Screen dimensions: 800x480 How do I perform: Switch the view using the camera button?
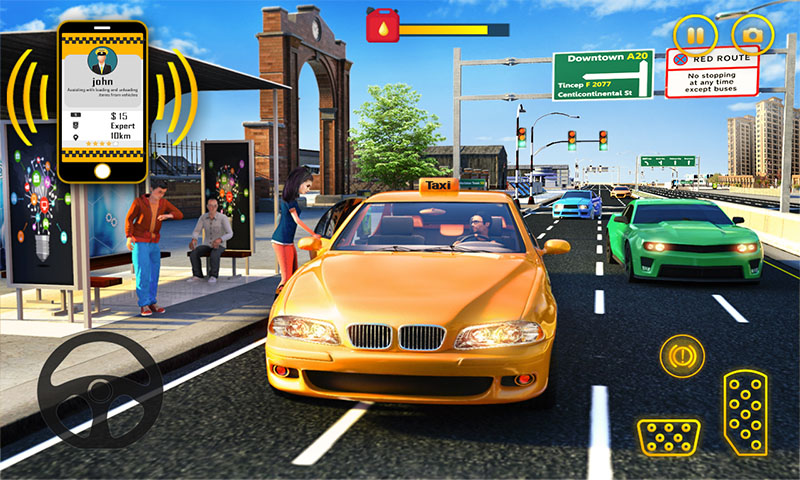click(x=751, y=35)
